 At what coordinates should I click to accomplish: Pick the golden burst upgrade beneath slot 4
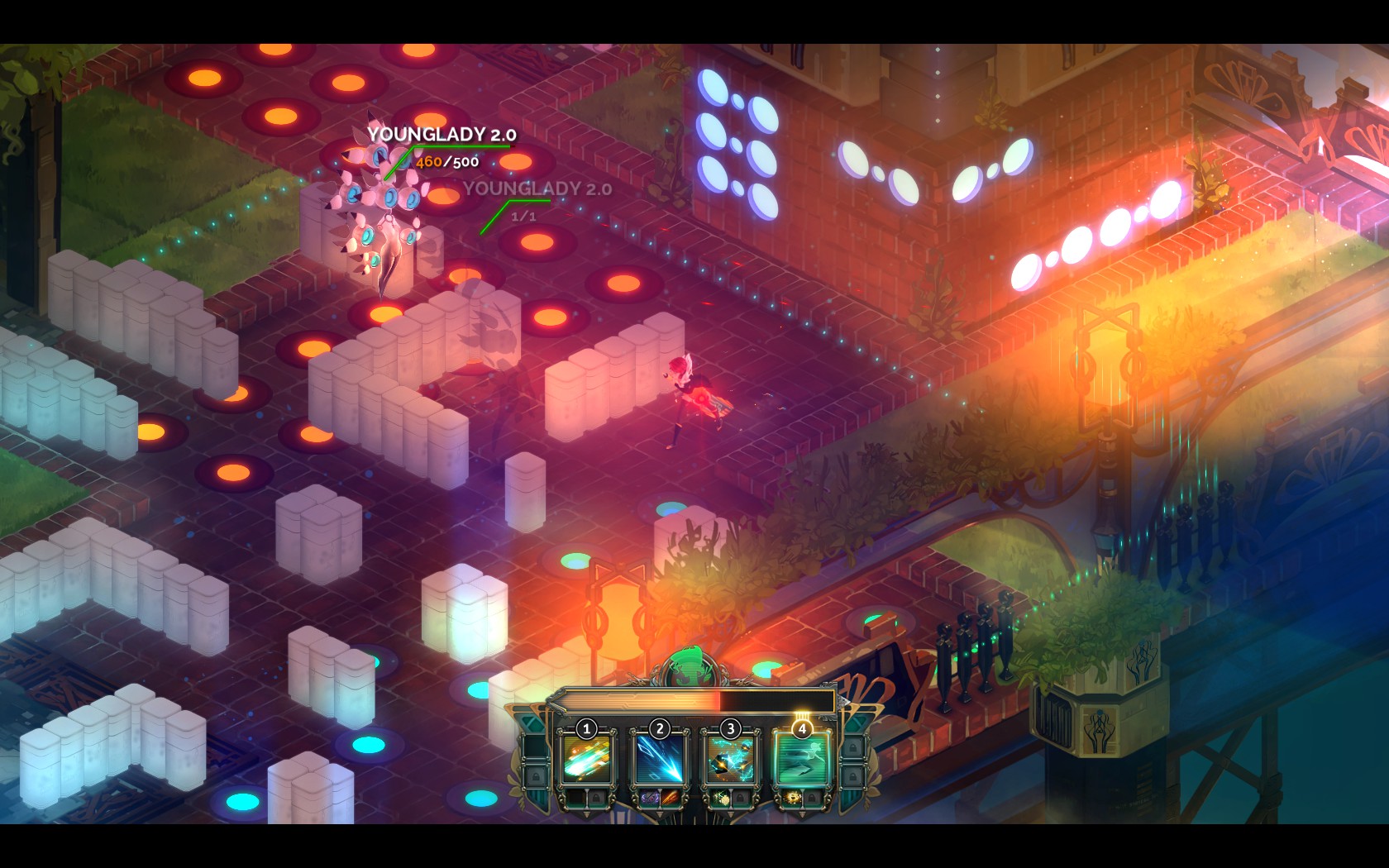click(791, 799)
